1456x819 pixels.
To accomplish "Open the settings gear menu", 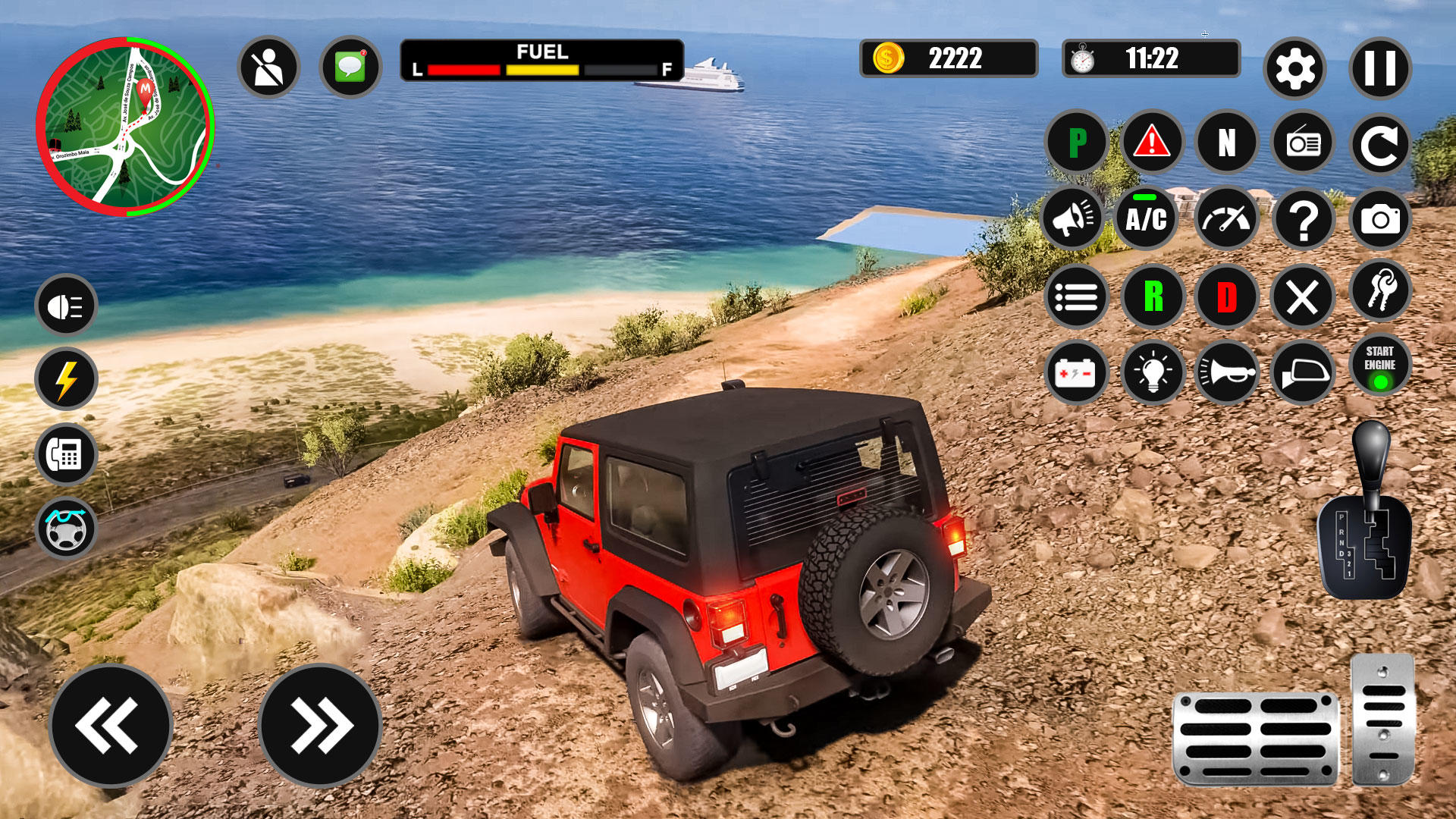I will tap(1294, 69).
